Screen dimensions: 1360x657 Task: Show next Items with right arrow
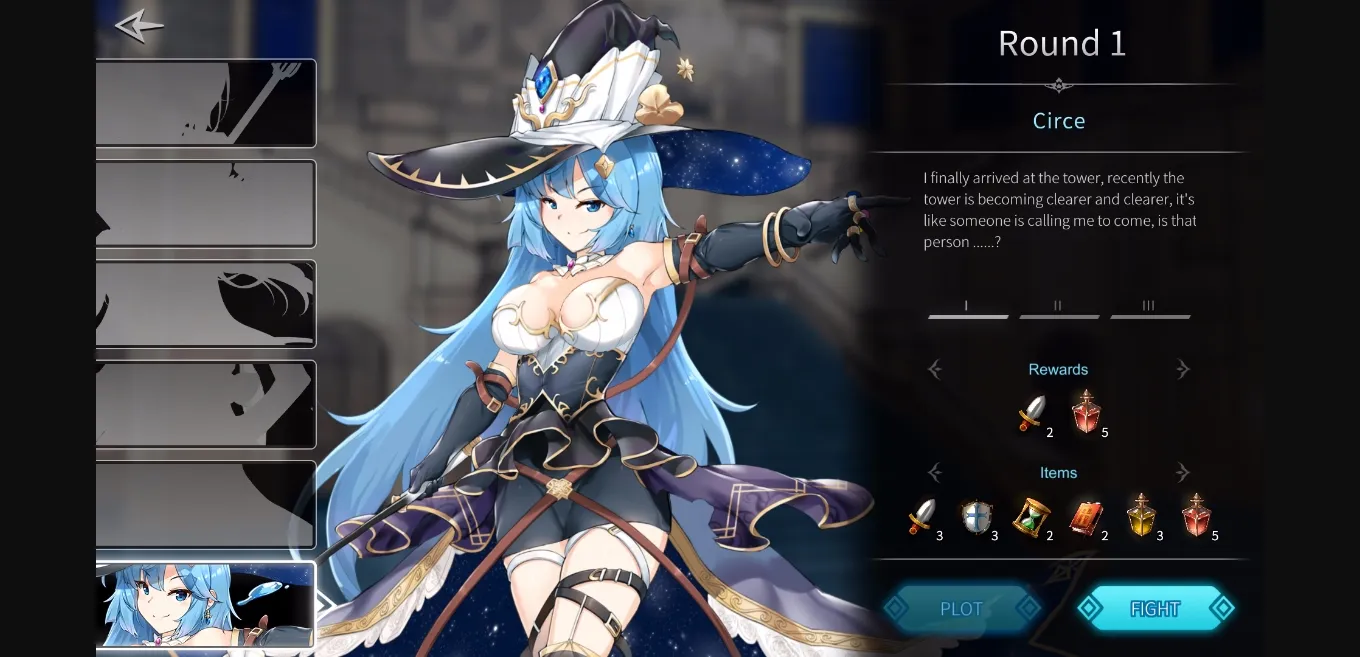coord(1183,473)
